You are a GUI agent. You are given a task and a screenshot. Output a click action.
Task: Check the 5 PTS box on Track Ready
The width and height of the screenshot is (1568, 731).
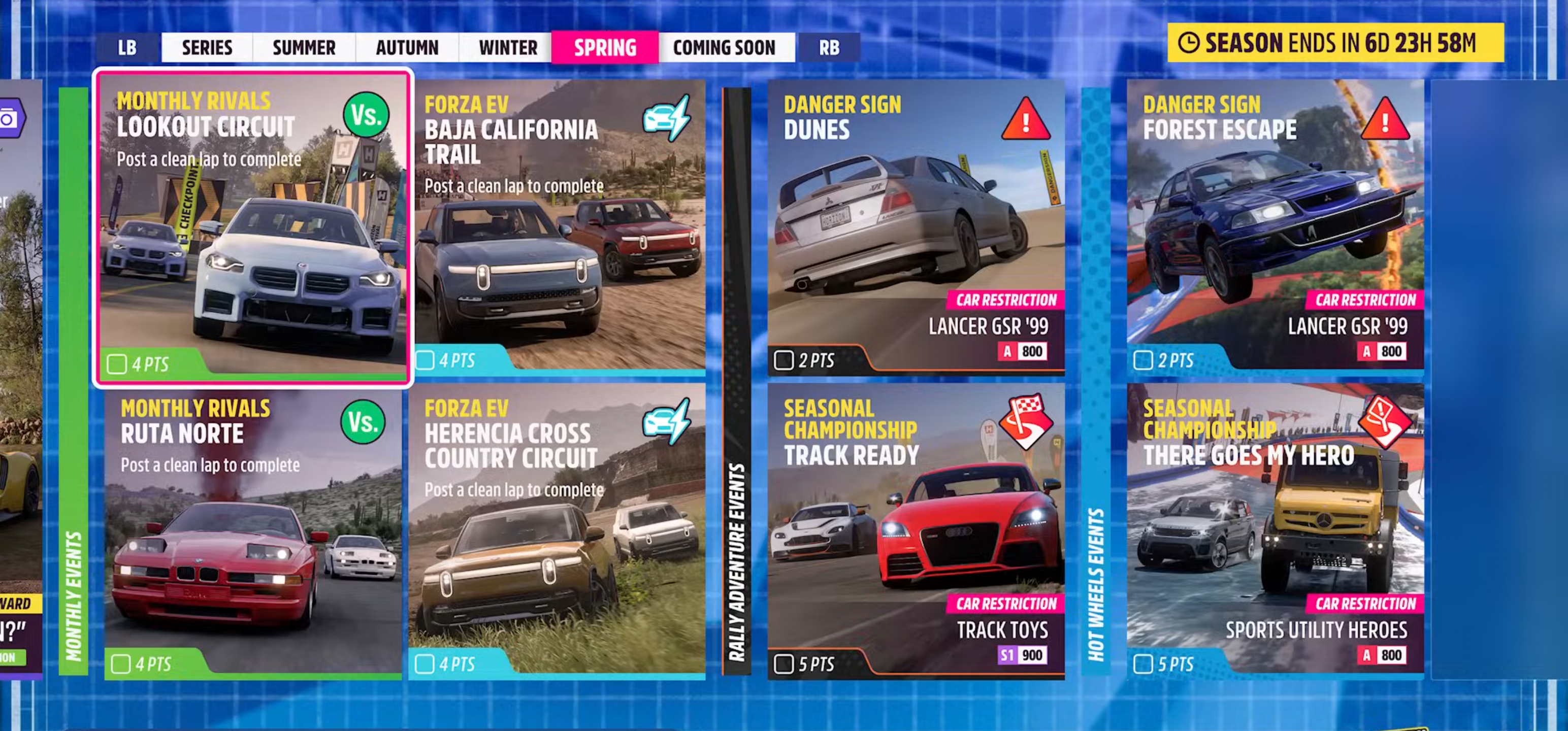click(x=785, y=664)
